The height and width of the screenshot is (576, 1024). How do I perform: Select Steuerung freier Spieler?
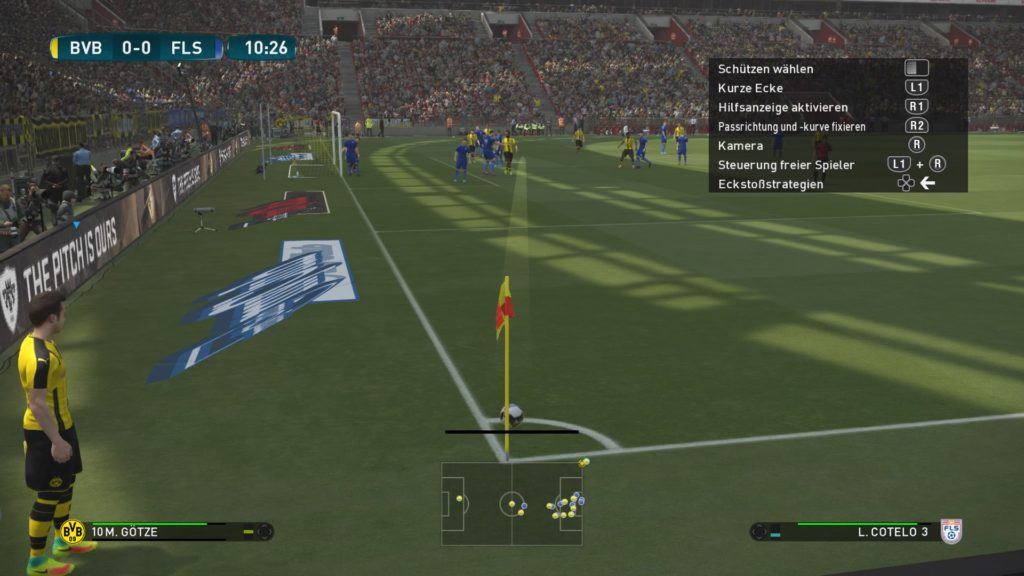coord(786,164)
